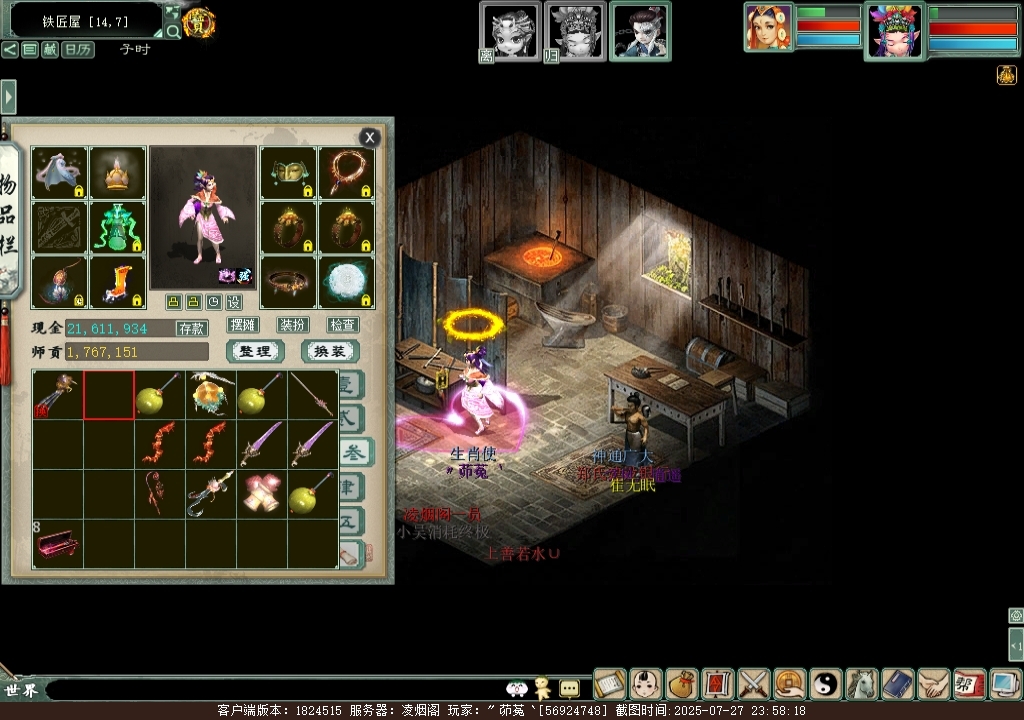
Task: Open the 装扮 dress-up button
Action: click(x=293, y=325)
